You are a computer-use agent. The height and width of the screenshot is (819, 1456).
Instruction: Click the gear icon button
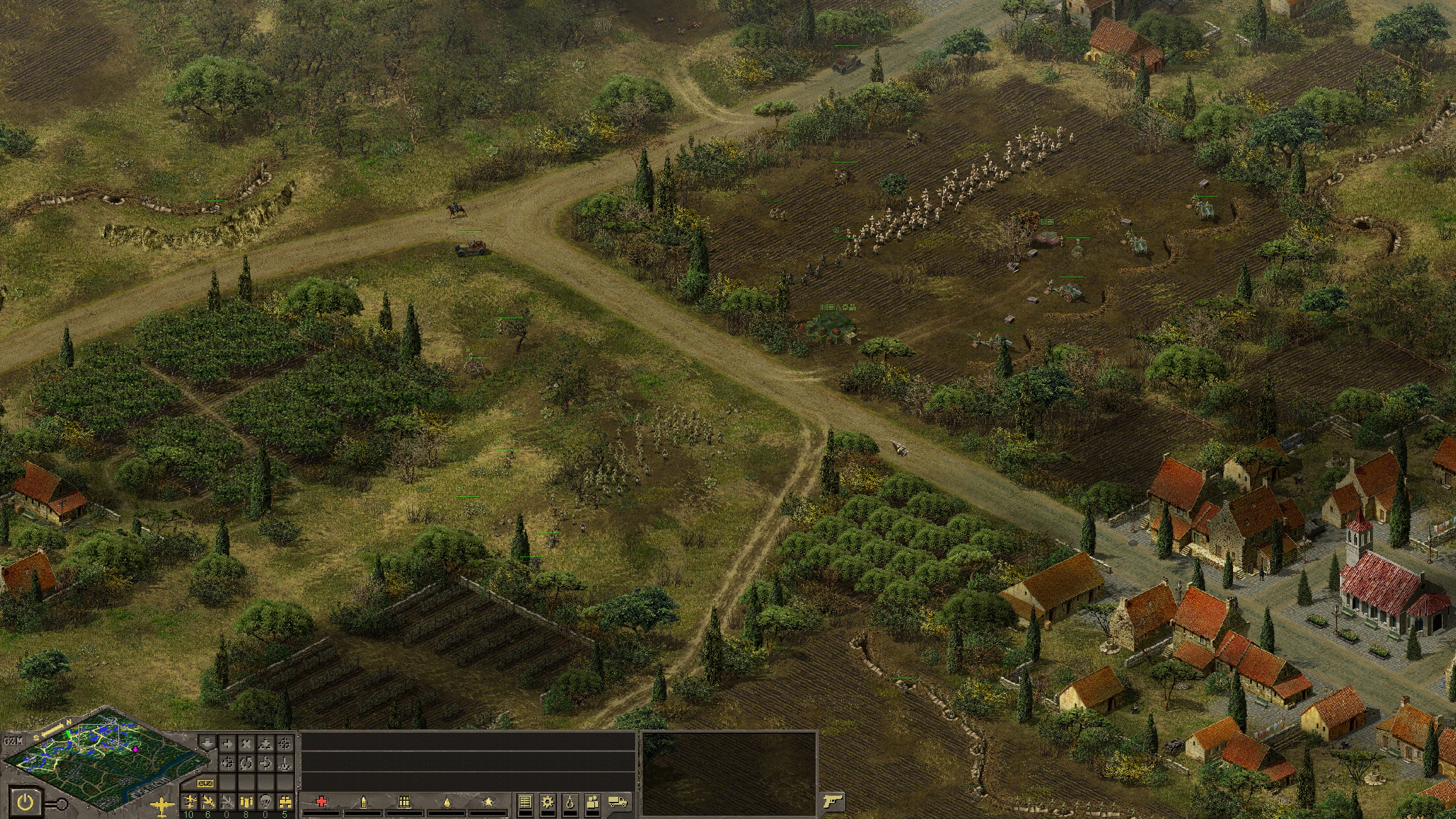click(548, 802)
